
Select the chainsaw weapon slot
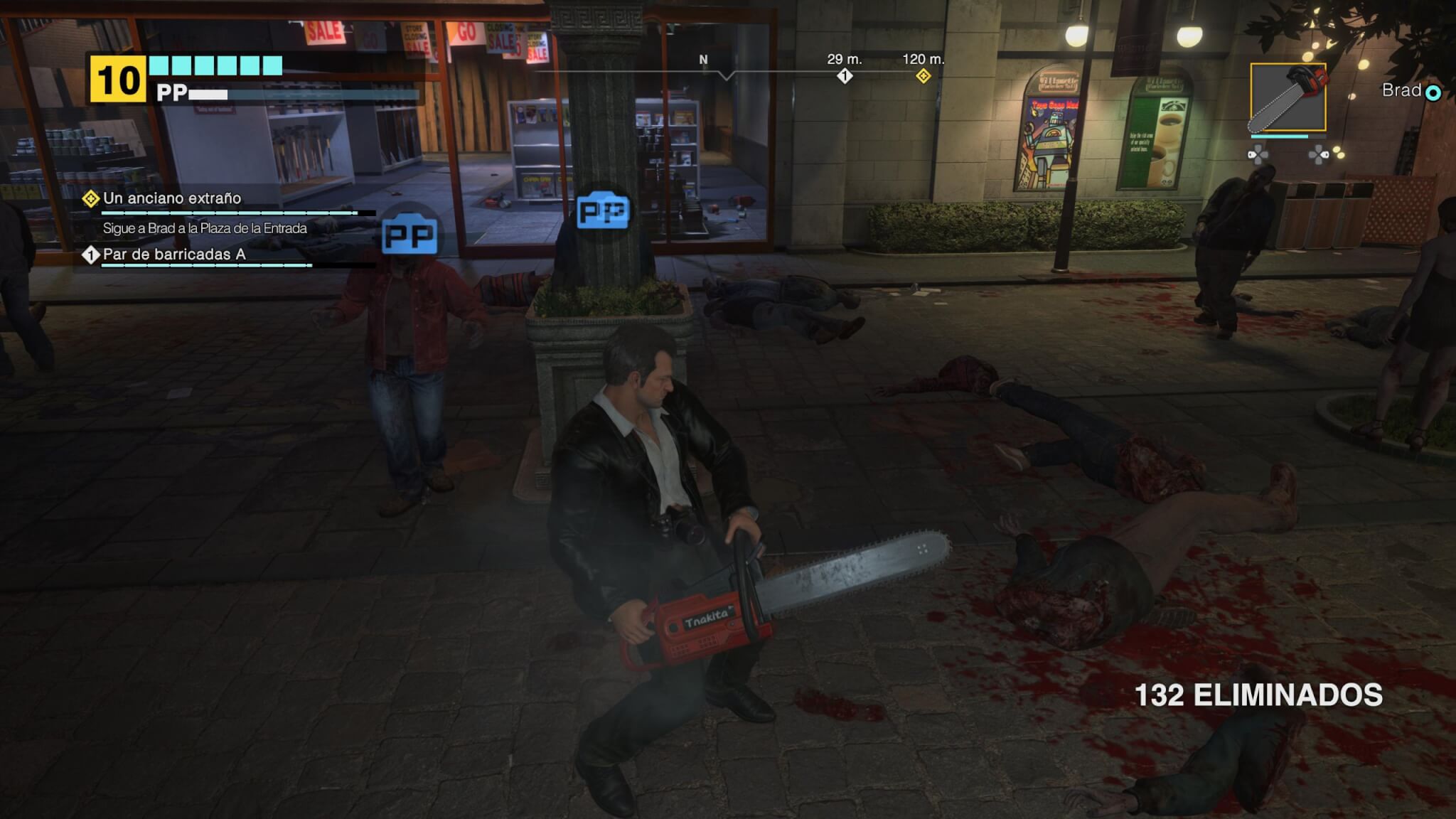click(1288, 97)
